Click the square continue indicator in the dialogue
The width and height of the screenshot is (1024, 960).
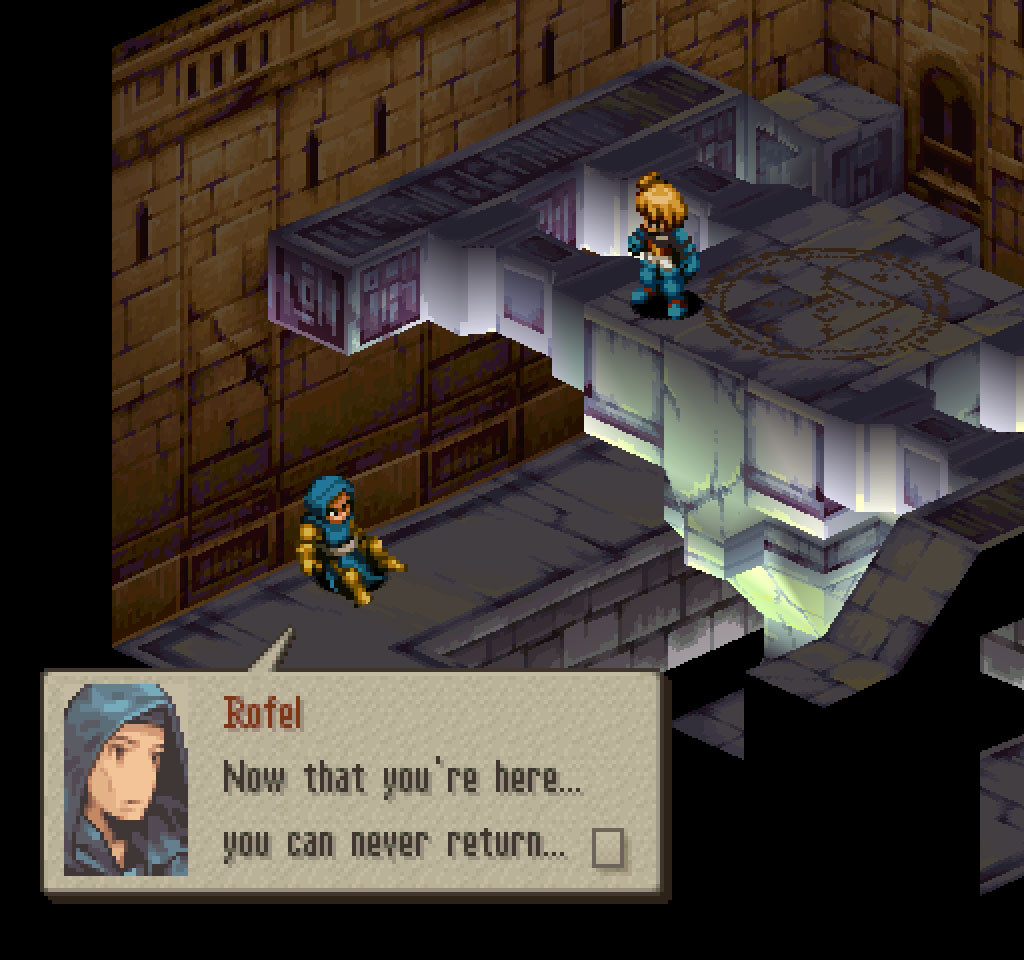[607, 848]
